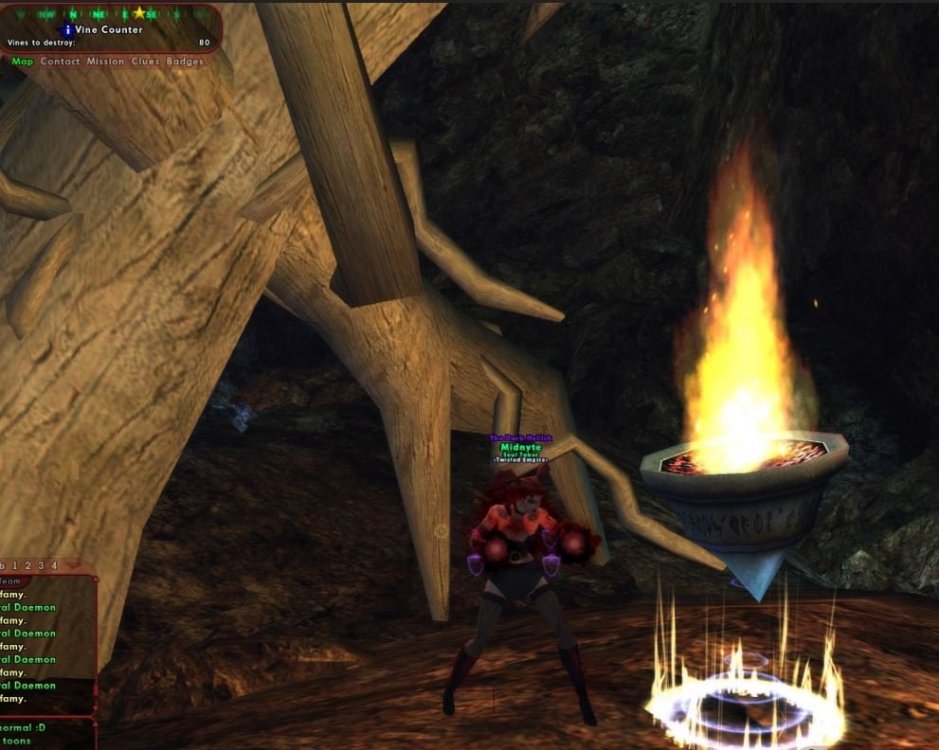Screen dimensions: 939x750
Task: Select chat channel tab 4
Action: pos(54,566)
